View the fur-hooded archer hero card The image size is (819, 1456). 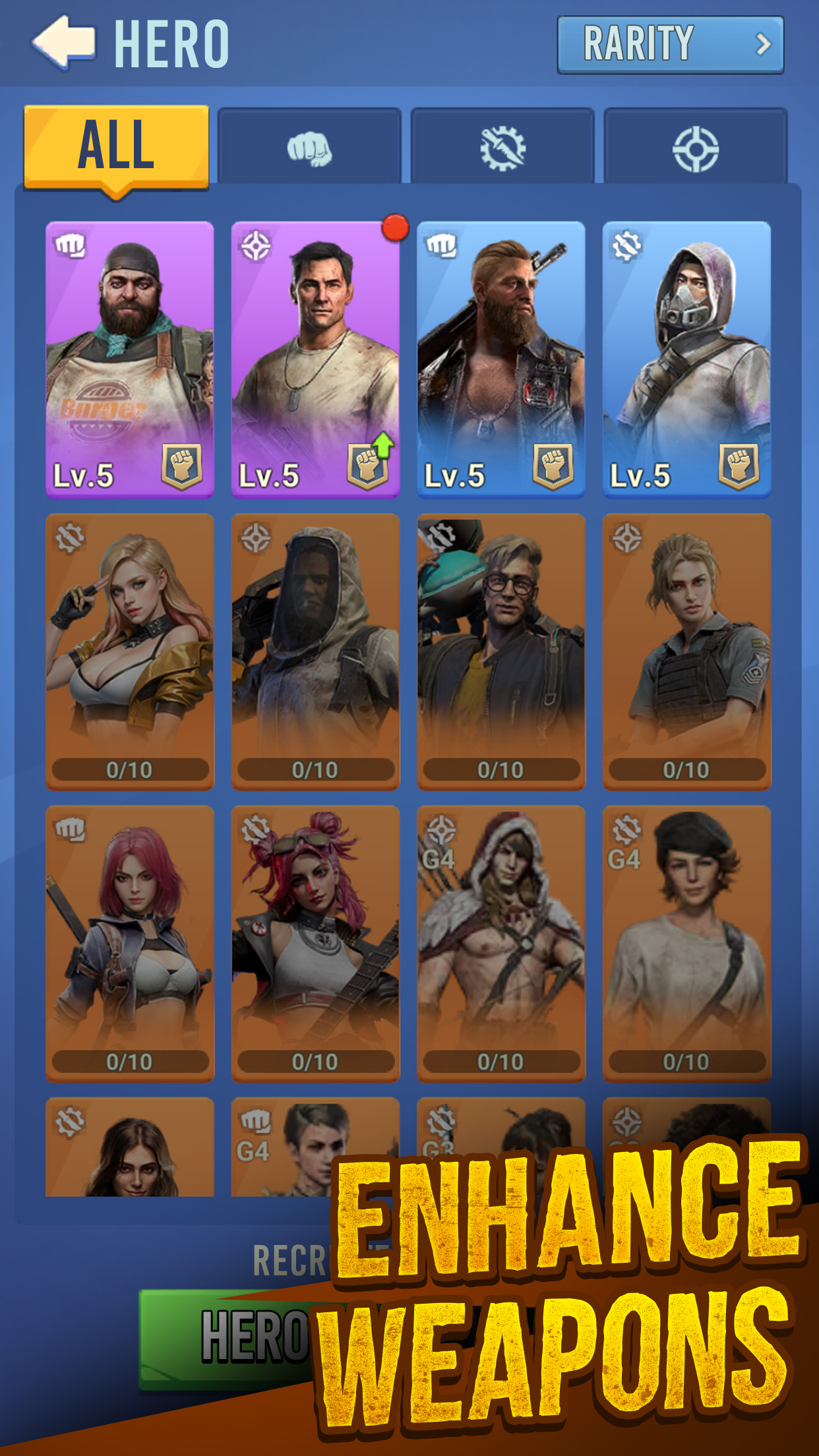pos(501,943)
